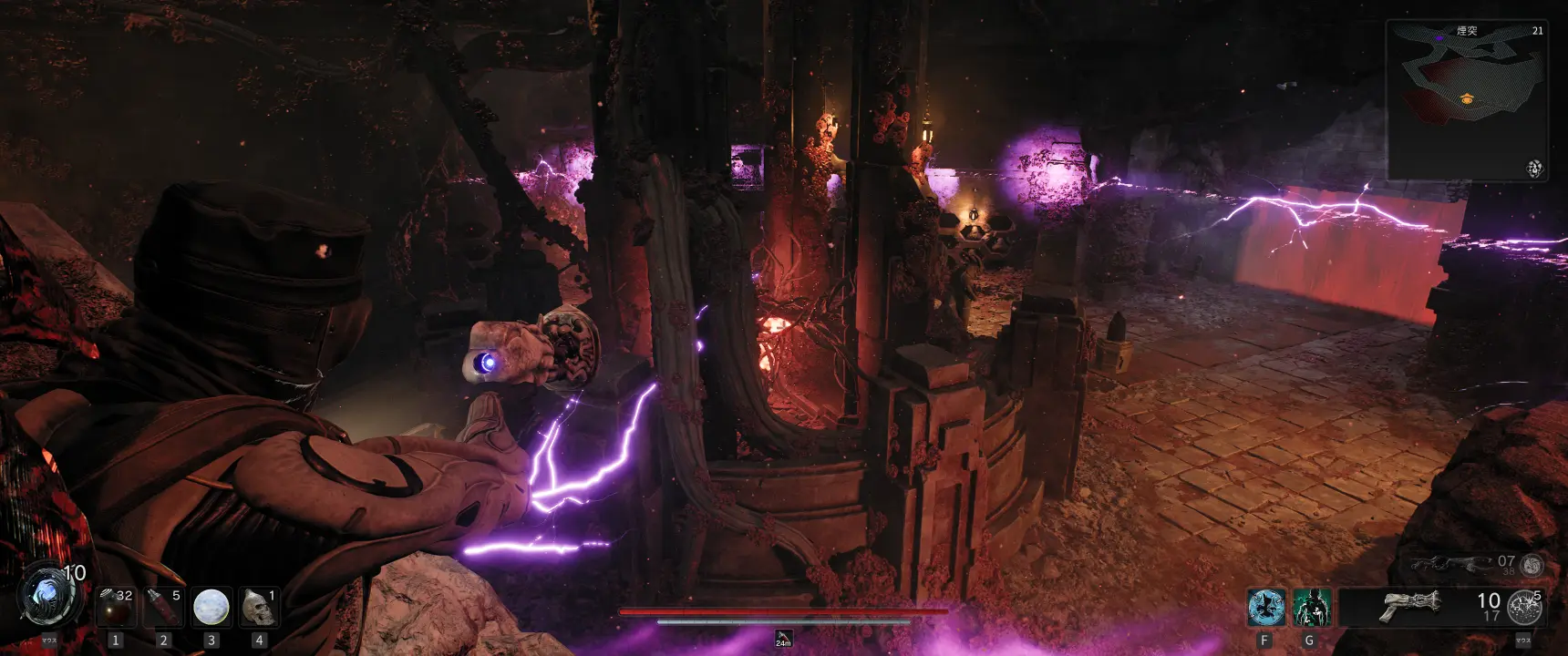Activate the green silhouette skill icon

tap(1311, 608)
